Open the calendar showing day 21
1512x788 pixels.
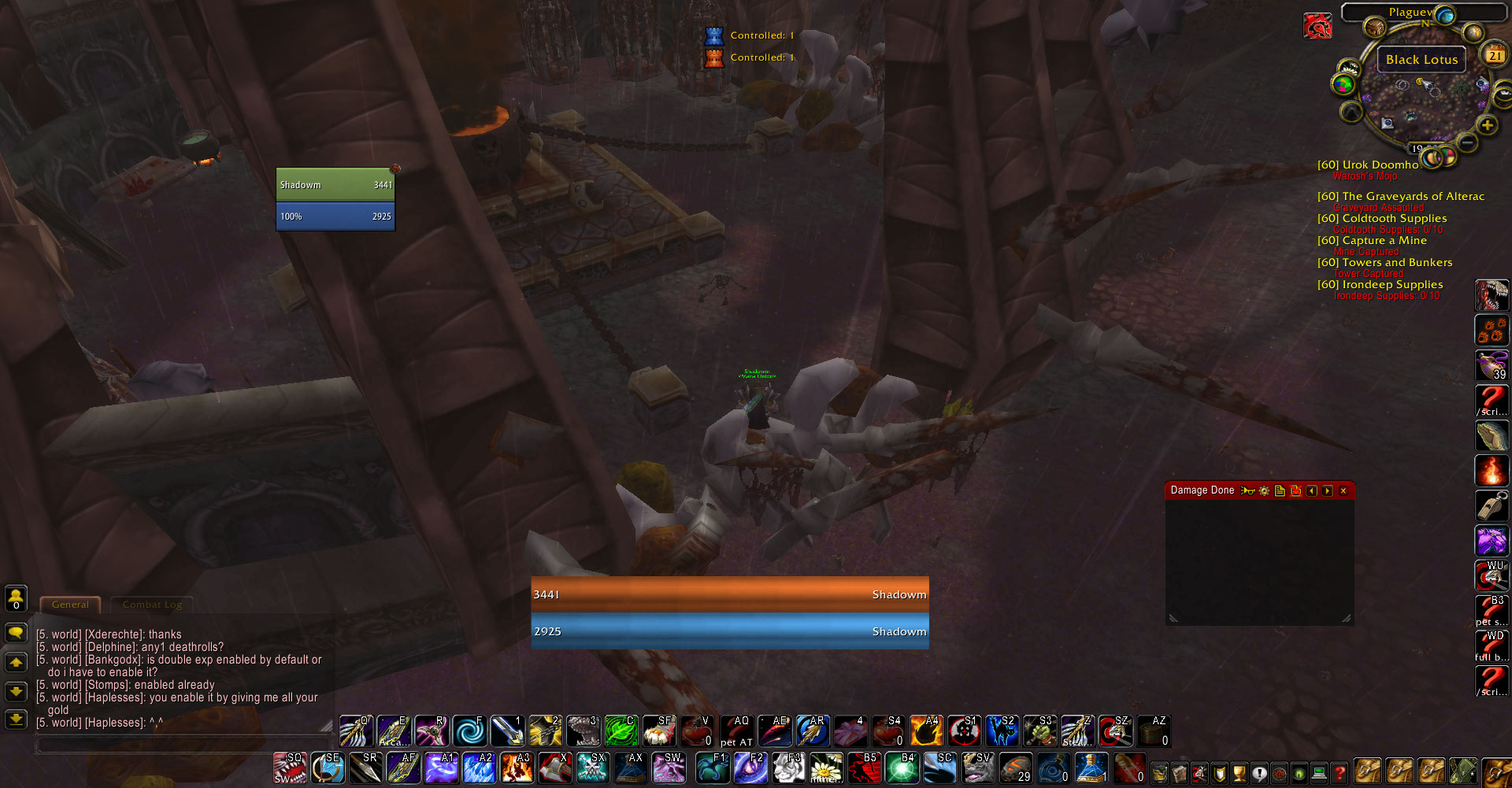click(1493, 55)
